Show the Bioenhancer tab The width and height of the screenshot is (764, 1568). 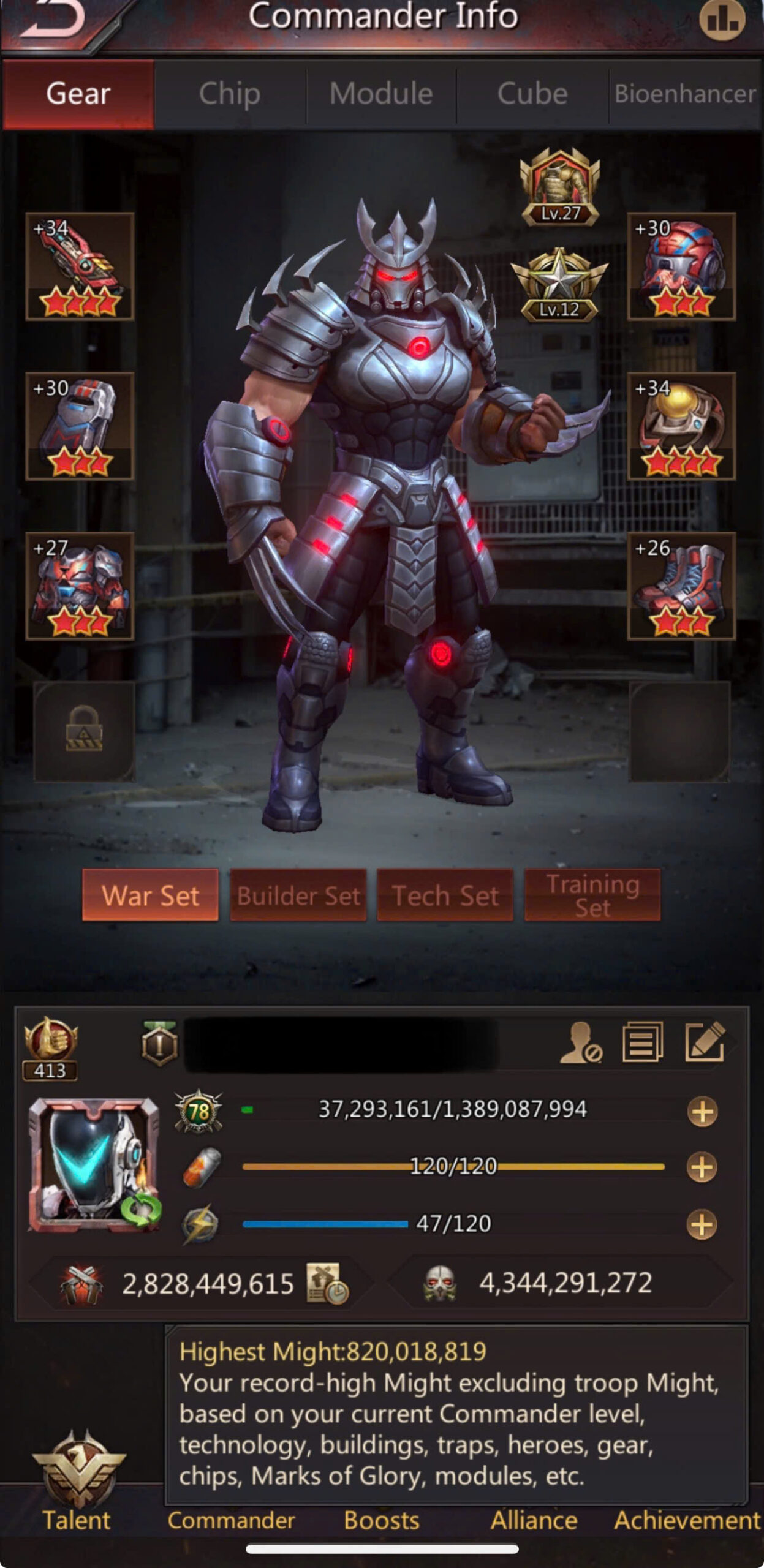(685, 94)
